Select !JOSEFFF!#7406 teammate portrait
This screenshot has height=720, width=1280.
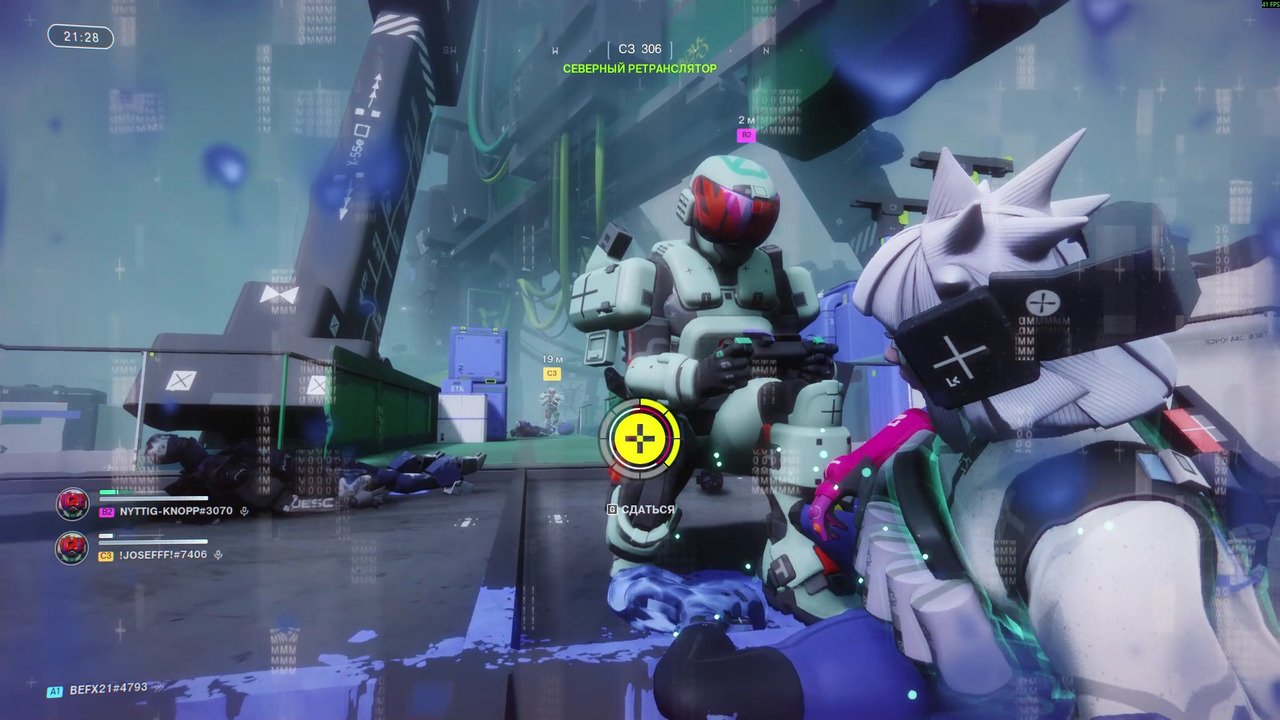[x=72, y=548]
